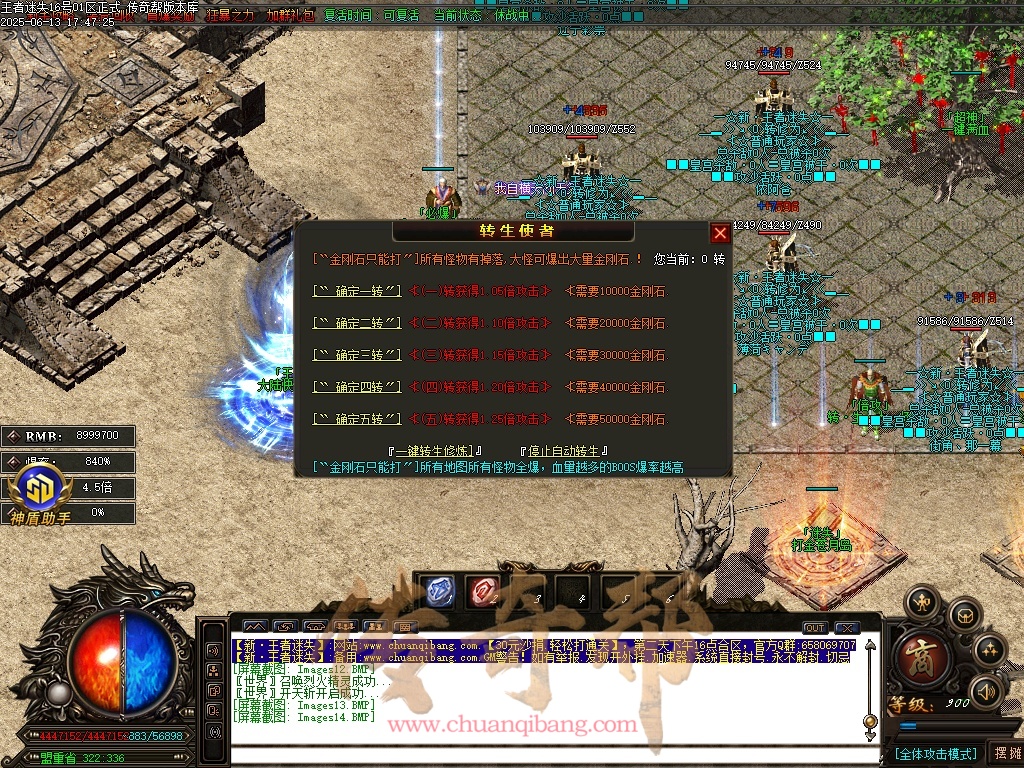
Task: Use the red rune hotbar skill
Action: point(484,591)
